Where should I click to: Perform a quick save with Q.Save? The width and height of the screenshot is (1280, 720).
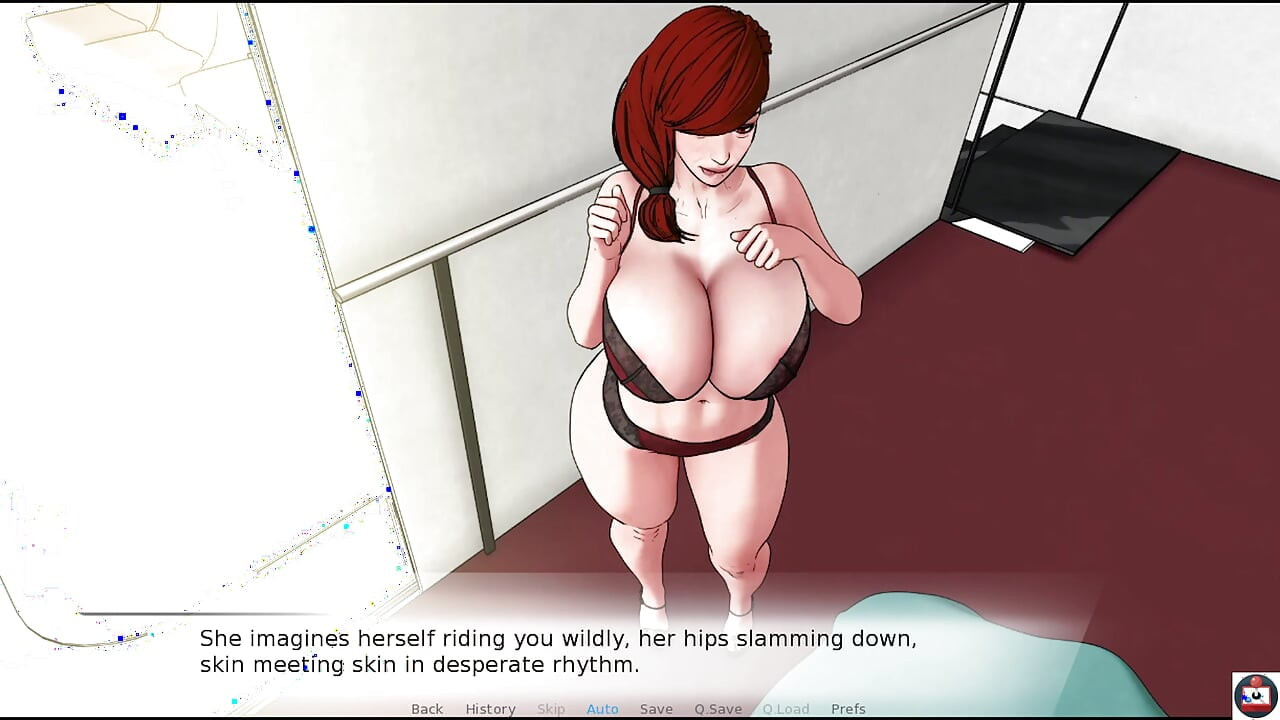tap(717, 709)
